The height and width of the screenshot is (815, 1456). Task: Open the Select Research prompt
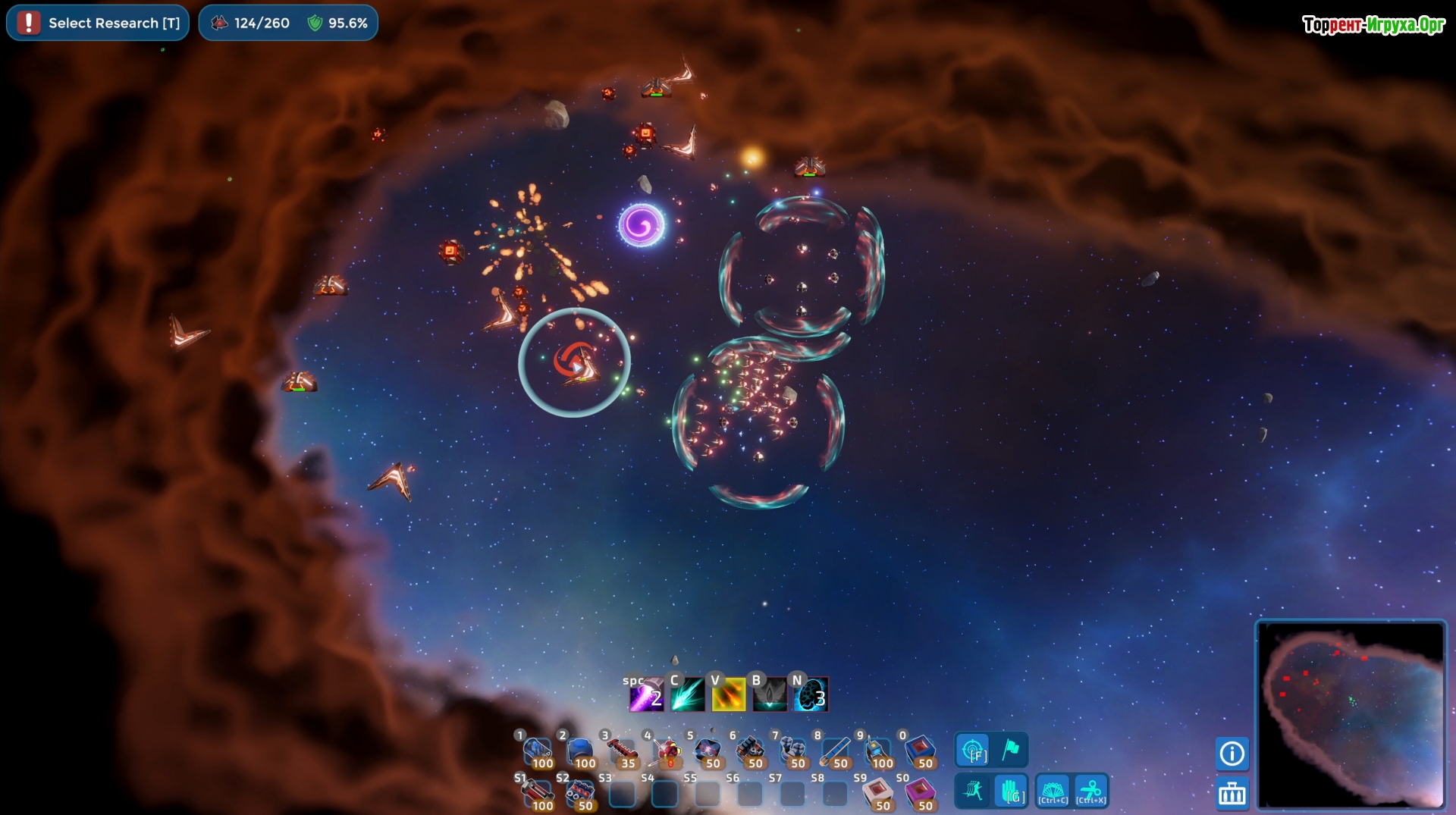tap(99, 23)
